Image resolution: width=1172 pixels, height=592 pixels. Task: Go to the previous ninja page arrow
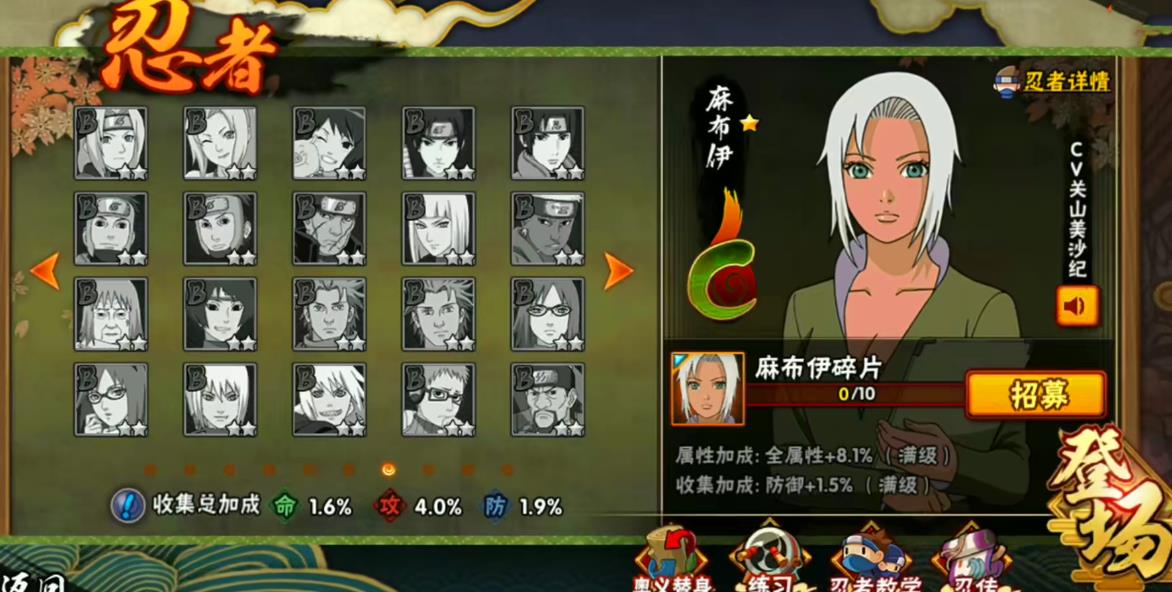44,271
